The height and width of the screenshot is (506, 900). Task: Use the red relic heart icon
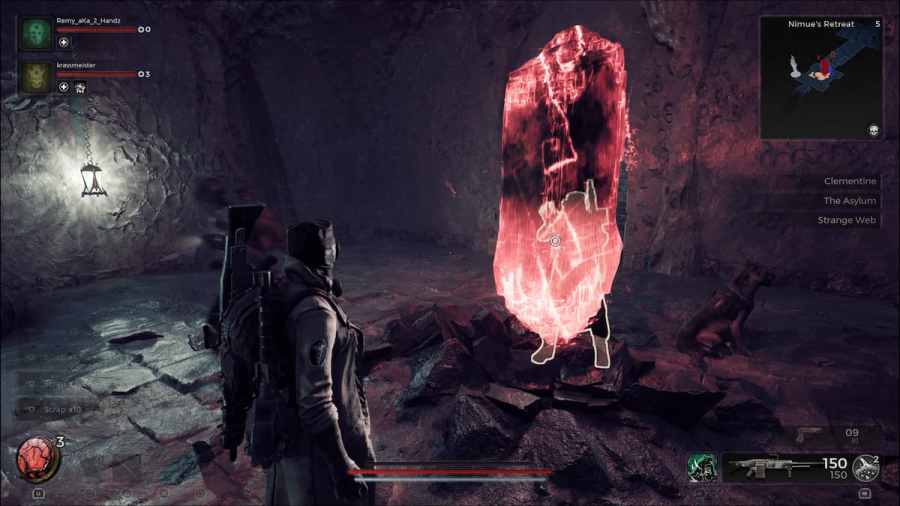[x=37, y=459]
